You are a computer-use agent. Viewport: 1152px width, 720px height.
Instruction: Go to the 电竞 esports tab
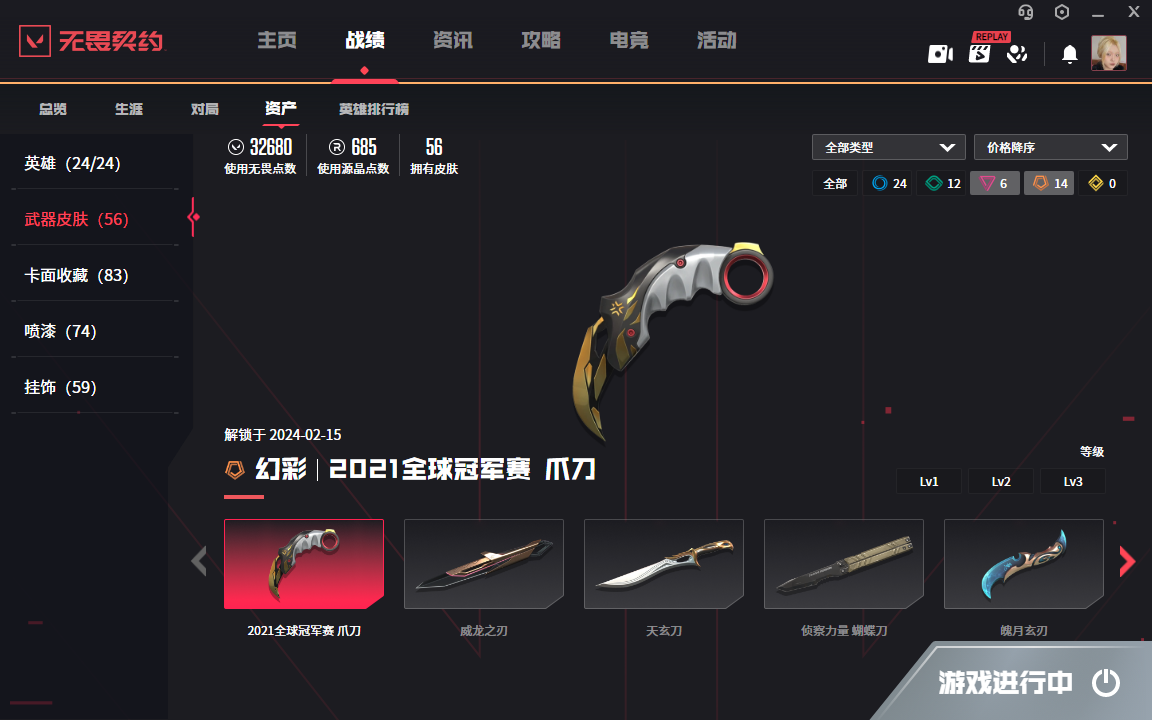(629, 41)
